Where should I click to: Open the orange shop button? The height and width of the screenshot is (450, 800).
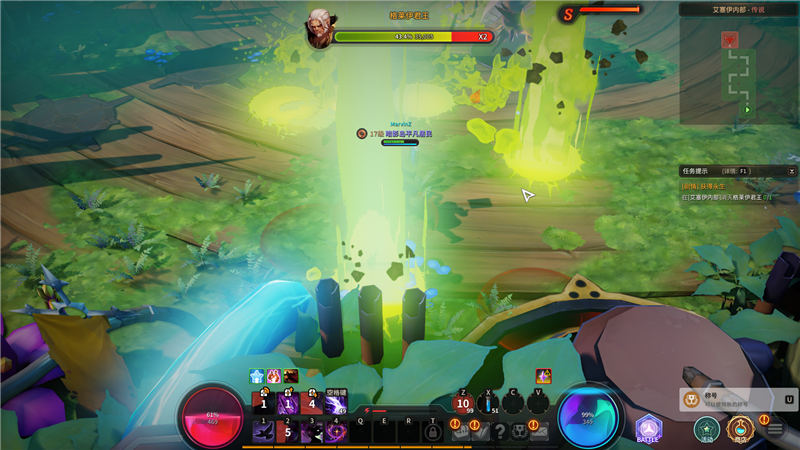pos(740,429)
